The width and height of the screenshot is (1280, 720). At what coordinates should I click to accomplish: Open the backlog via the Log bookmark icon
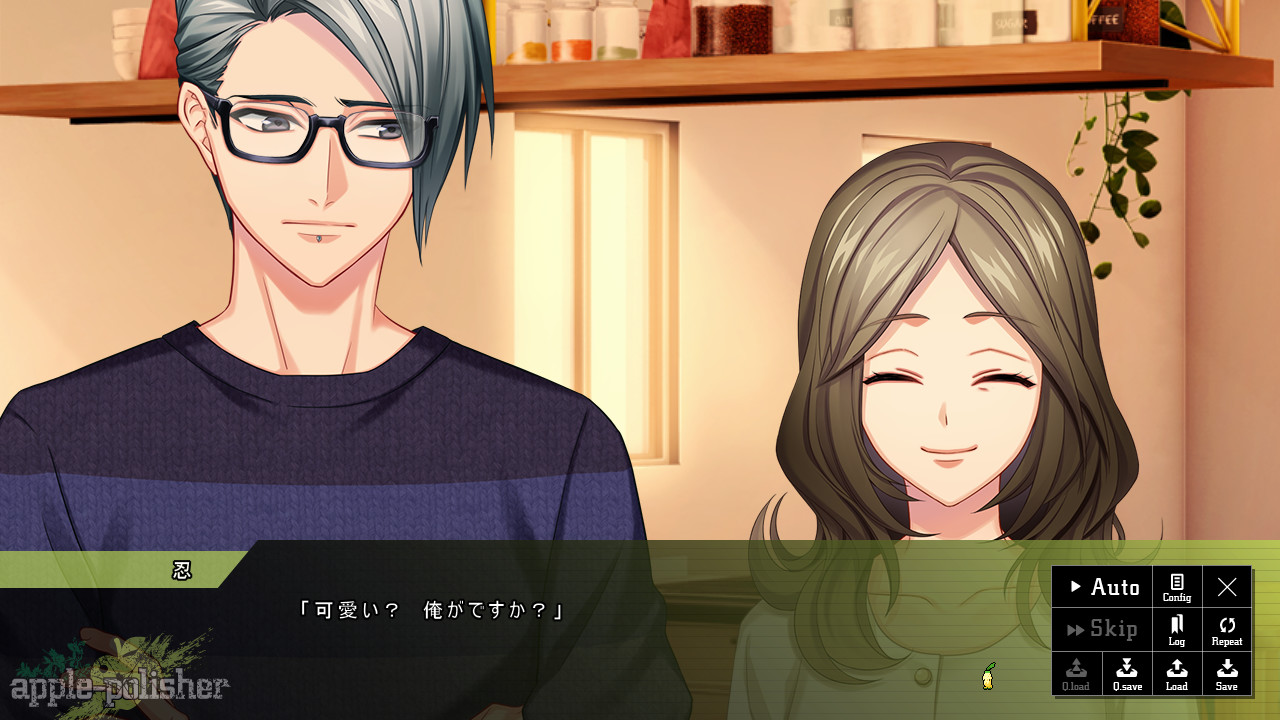(x=1177, y=629)
